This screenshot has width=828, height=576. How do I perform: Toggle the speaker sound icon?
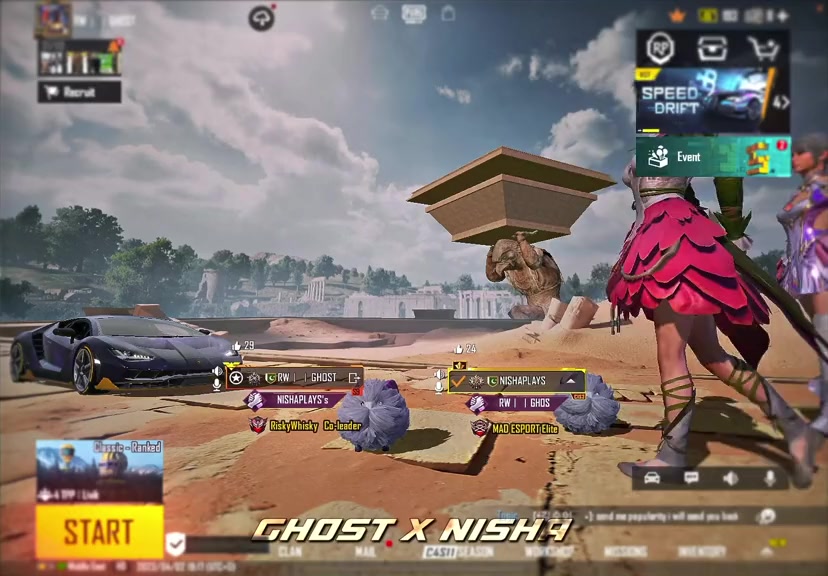[731, 478]
